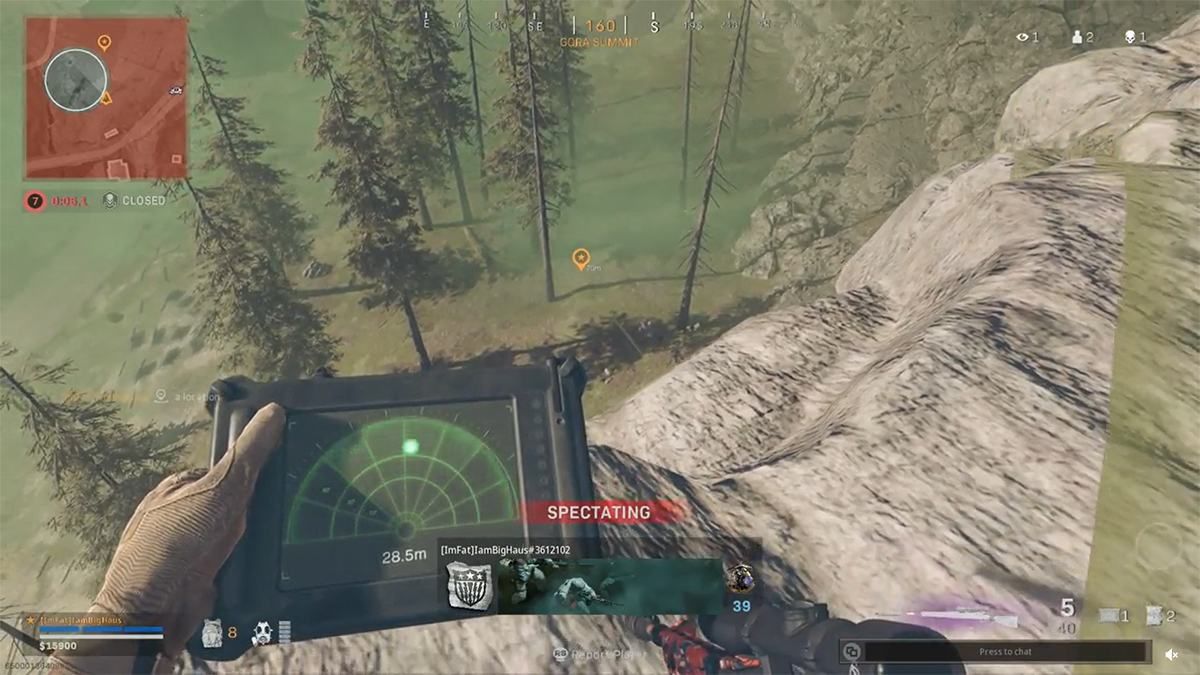Select the tactical equipment icon with count 2

[x=1154, y=616]
